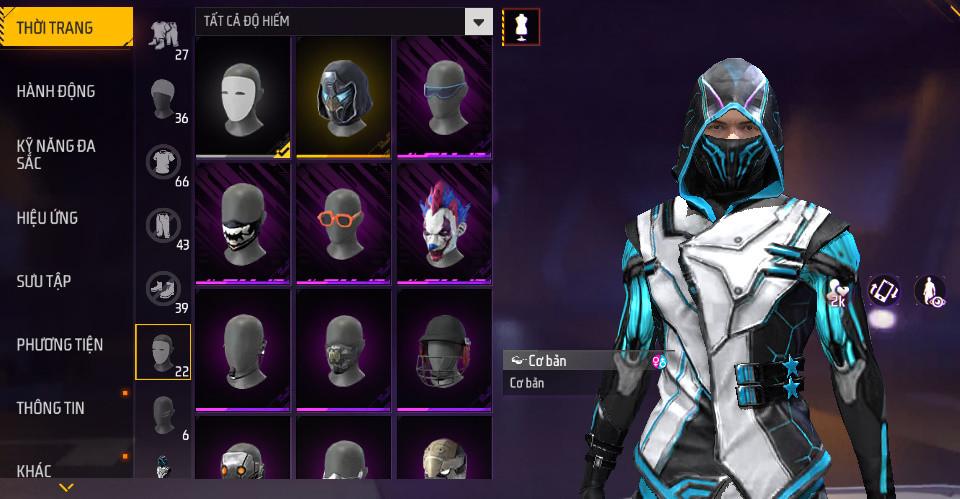Image resolution: width=960 pixels, height=499 pixels.
Task: Click the mannequin preview button
Action: point(520,27)
